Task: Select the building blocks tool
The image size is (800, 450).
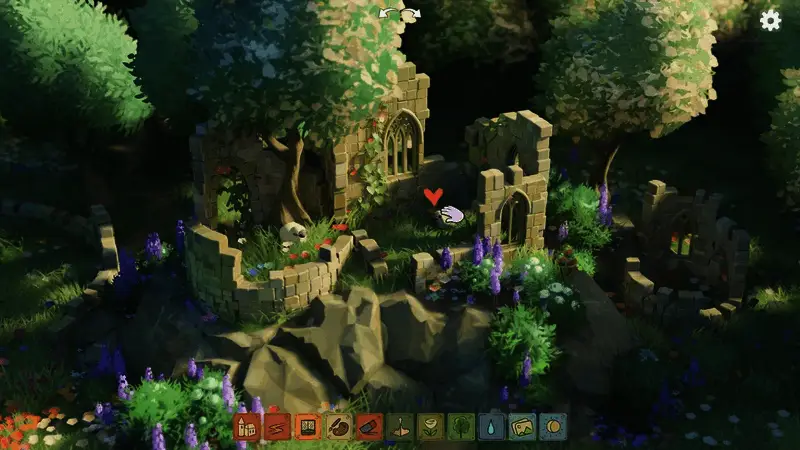Action: point(247,427)
